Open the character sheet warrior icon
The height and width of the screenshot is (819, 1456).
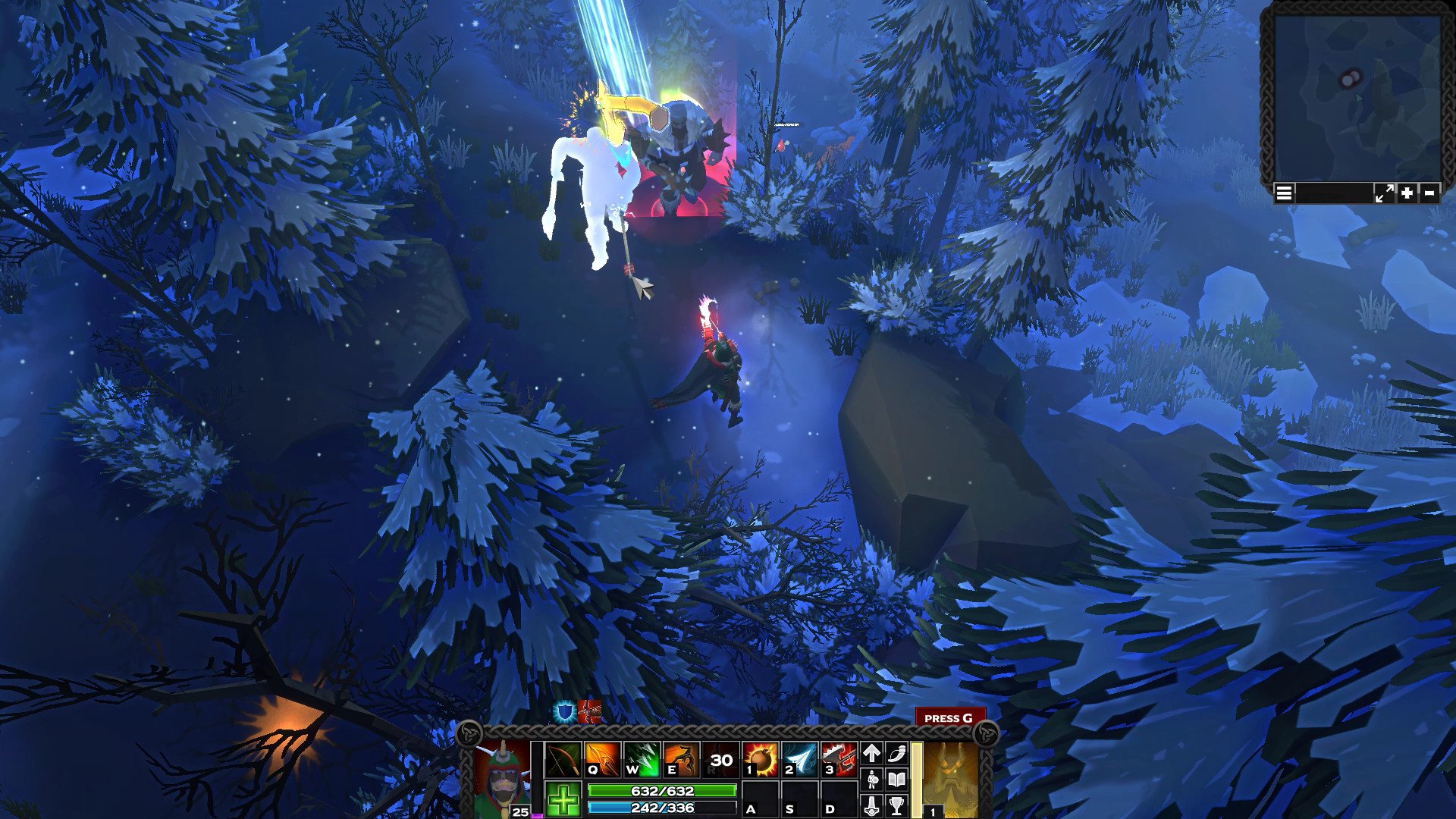click(x=872, y=779)
